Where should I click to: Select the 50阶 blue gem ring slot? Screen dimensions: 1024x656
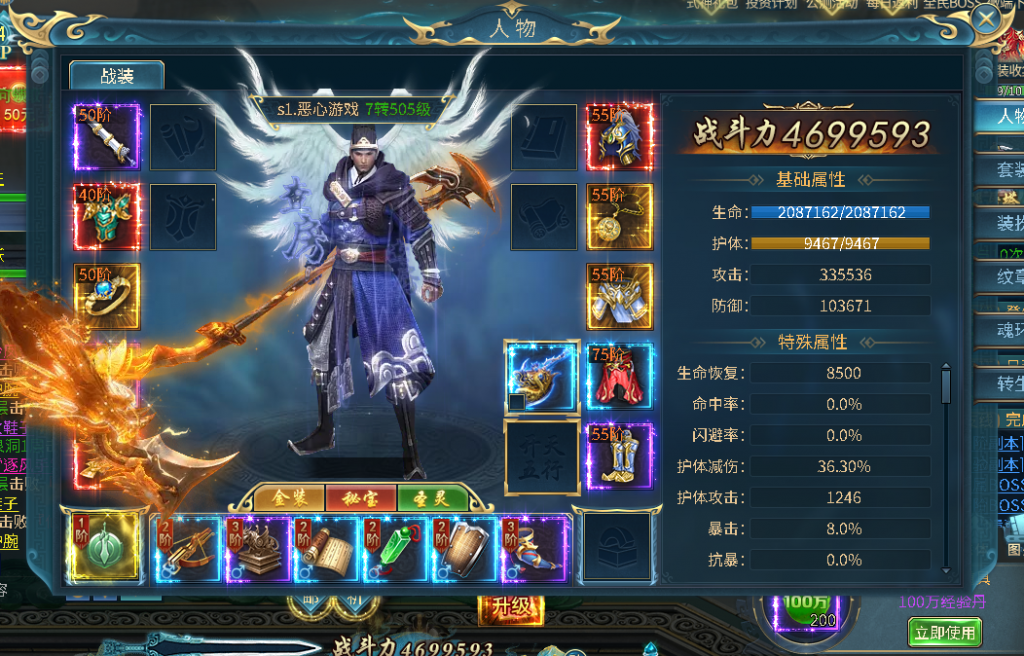click(x=107, y=296)
